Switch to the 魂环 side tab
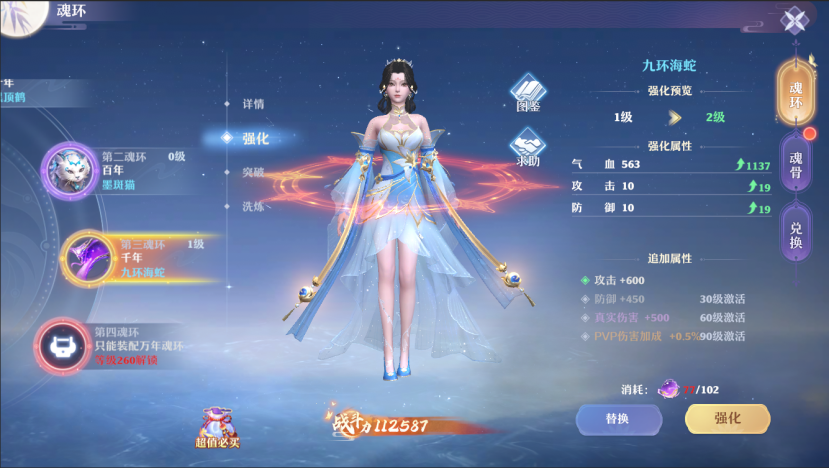The width and height of the screenshot is (829, 468). pyautogui.click(x=796, y=89)
